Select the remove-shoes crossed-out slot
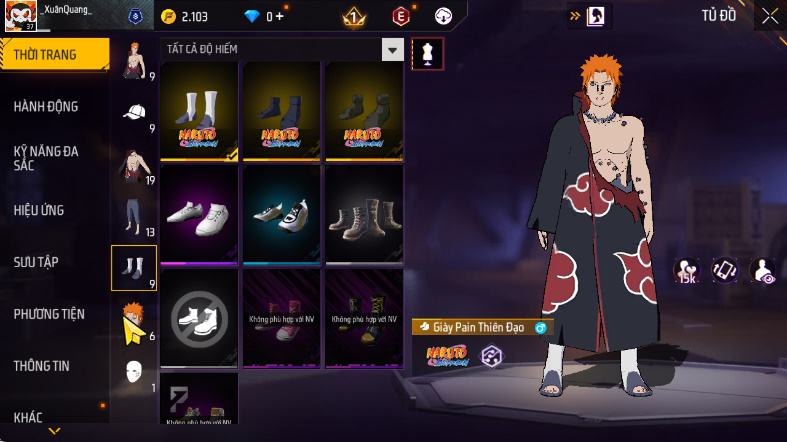Image resolution: width=787 pixels, height=442 pixels. pyautogui.click(x=199, y=317)
